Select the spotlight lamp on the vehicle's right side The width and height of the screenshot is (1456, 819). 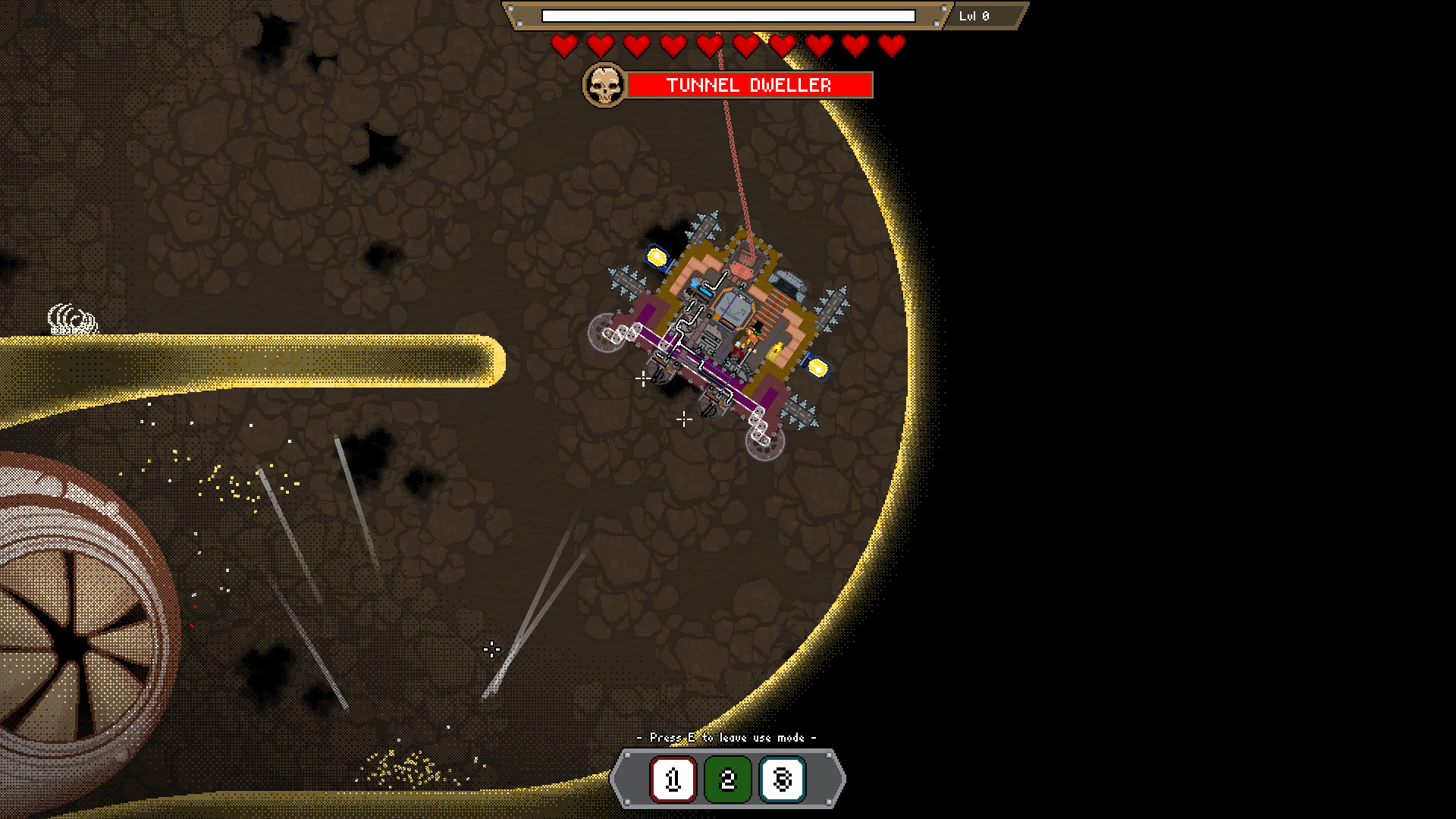click(817, 366)
